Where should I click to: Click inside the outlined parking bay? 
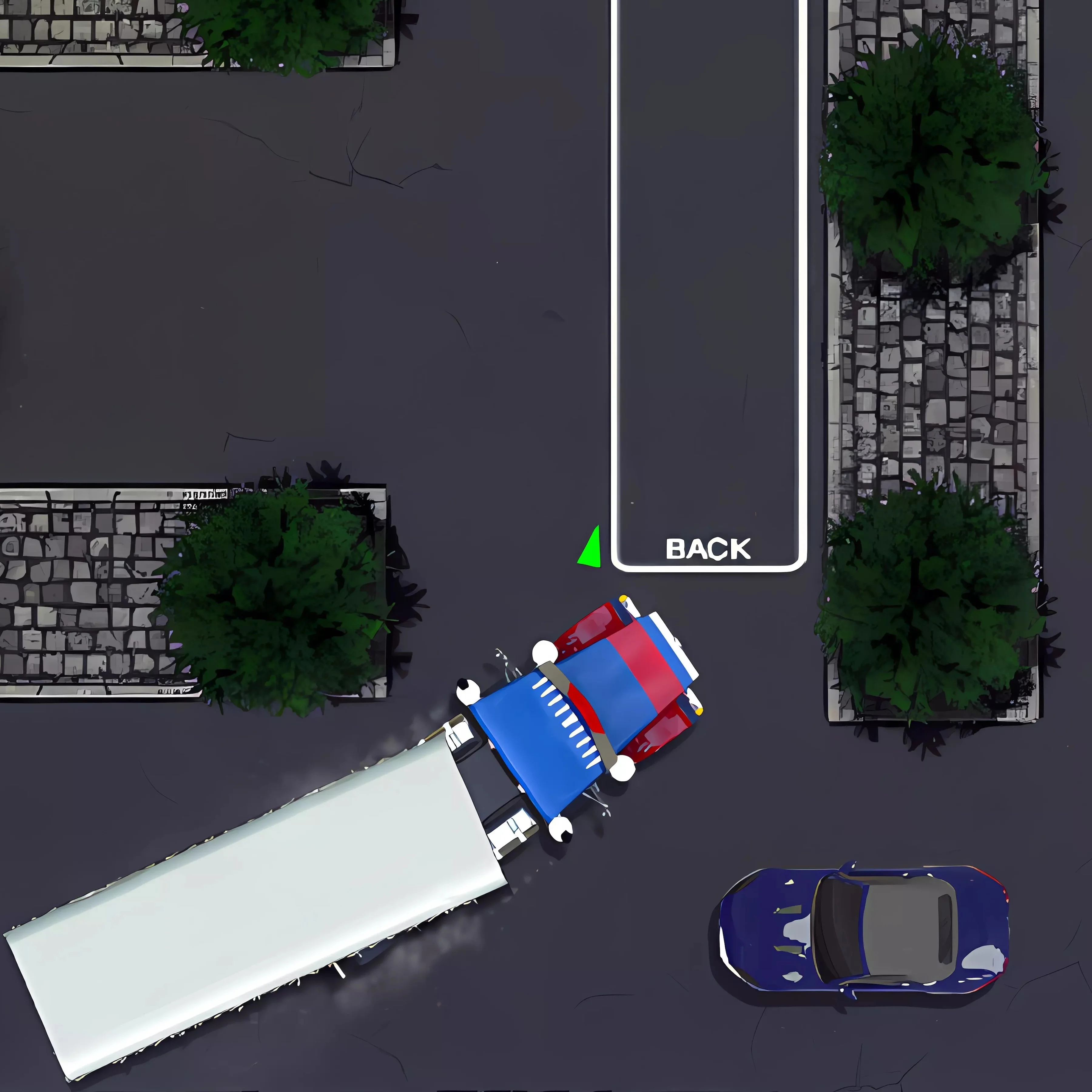tap(706, 283)
